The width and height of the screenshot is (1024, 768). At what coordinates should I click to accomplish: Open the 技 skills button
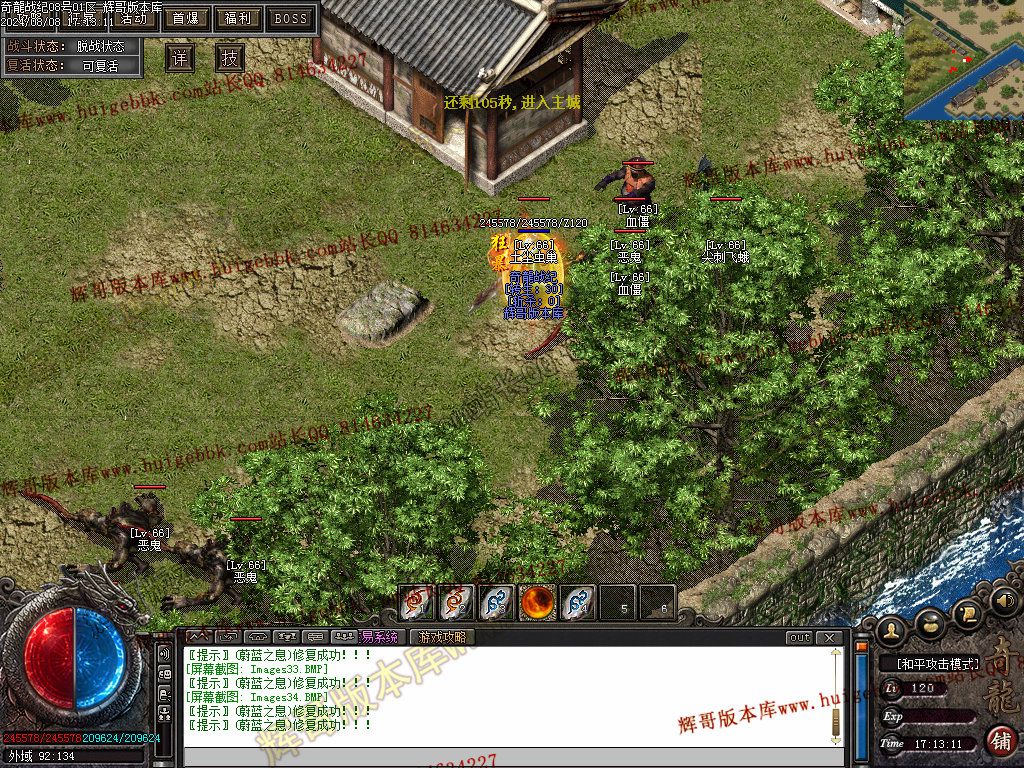click(230, 58)
